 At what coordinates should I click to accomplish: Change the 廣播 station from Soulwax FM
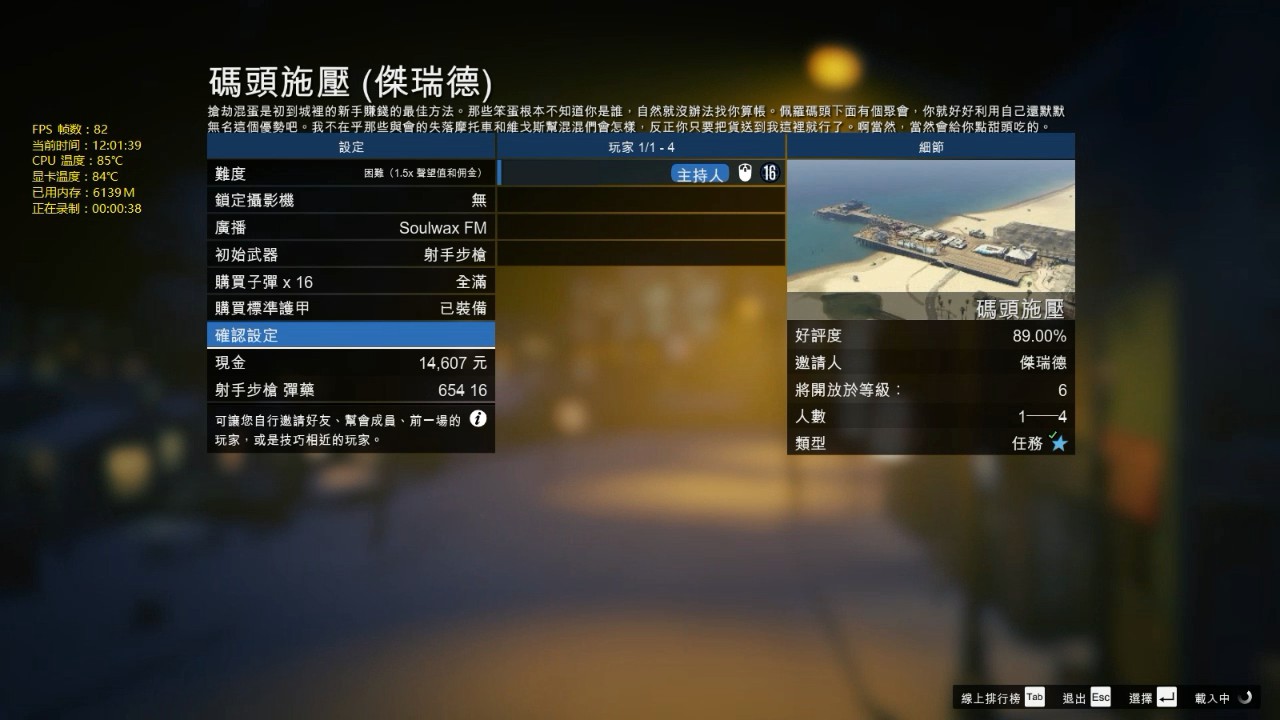(350, 227)
